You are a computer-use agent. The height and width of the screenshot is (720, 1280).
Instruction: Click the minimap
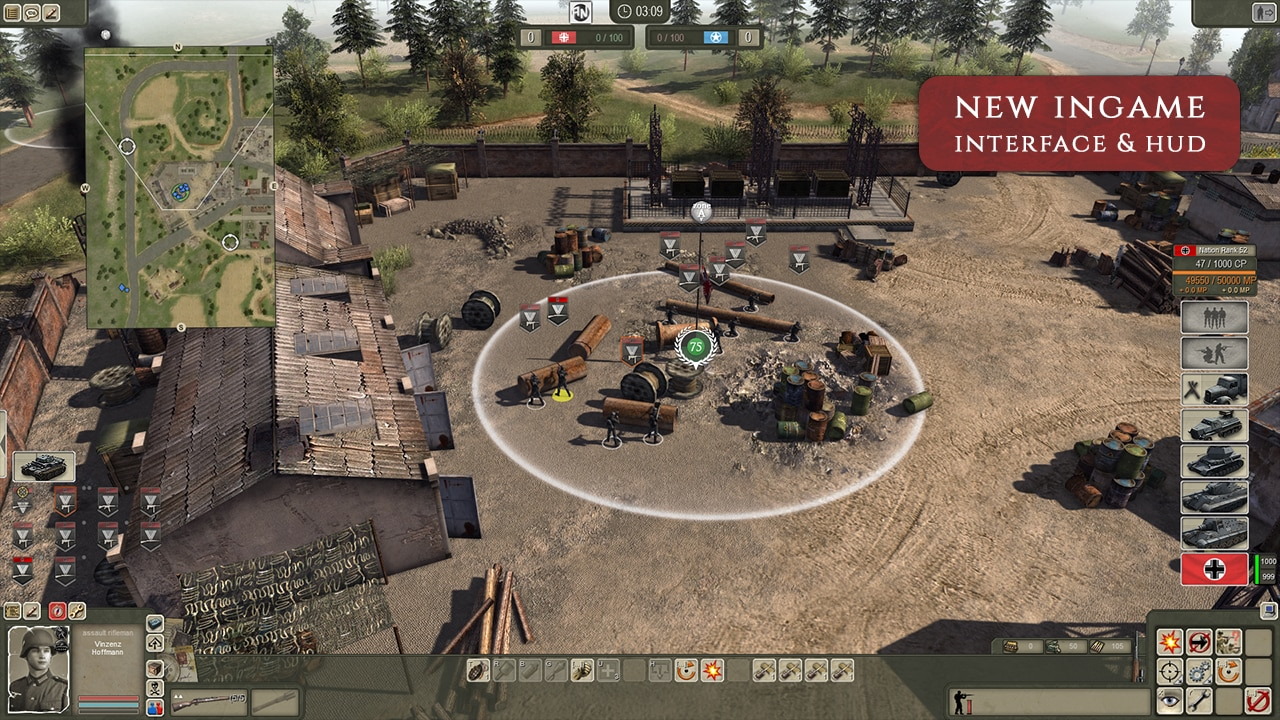click(180, 189)
